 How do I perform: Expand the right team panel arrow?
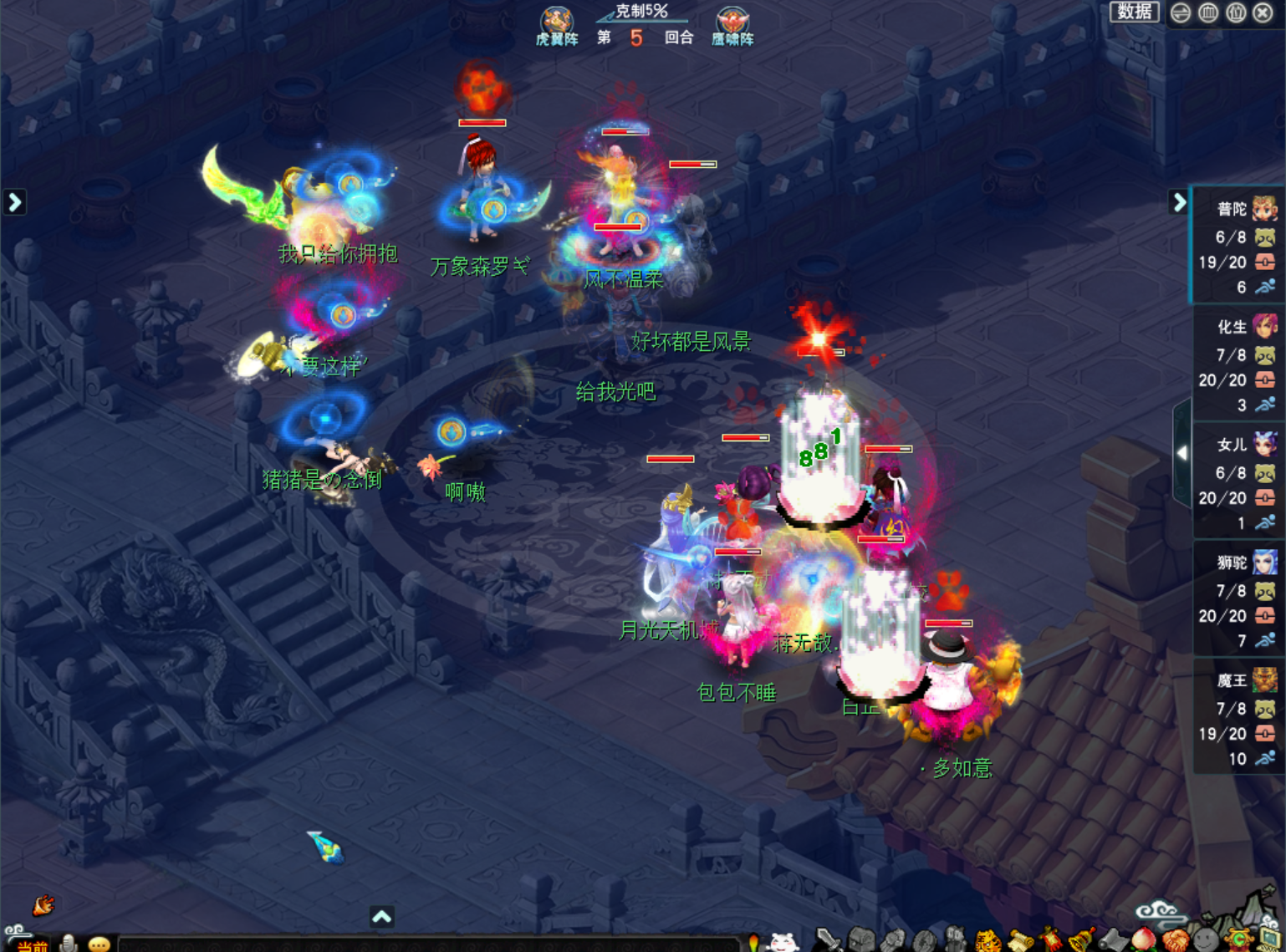1179,202
